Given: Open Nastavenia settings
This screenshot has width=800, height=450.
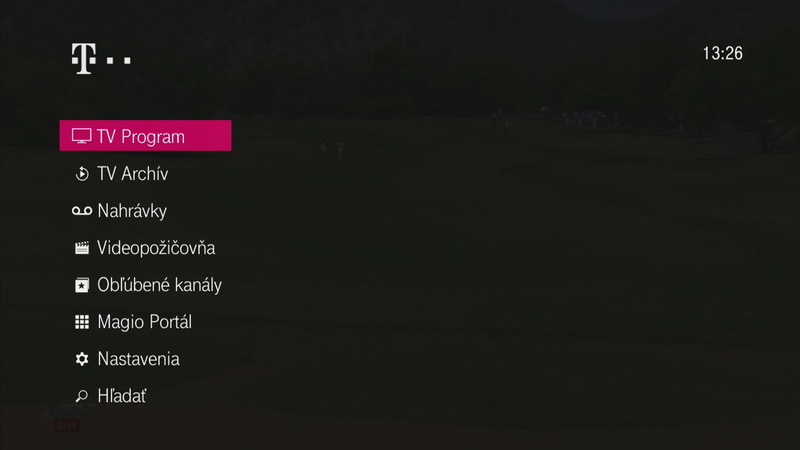Looking at the screenshot, I should [x=138, y=359].
